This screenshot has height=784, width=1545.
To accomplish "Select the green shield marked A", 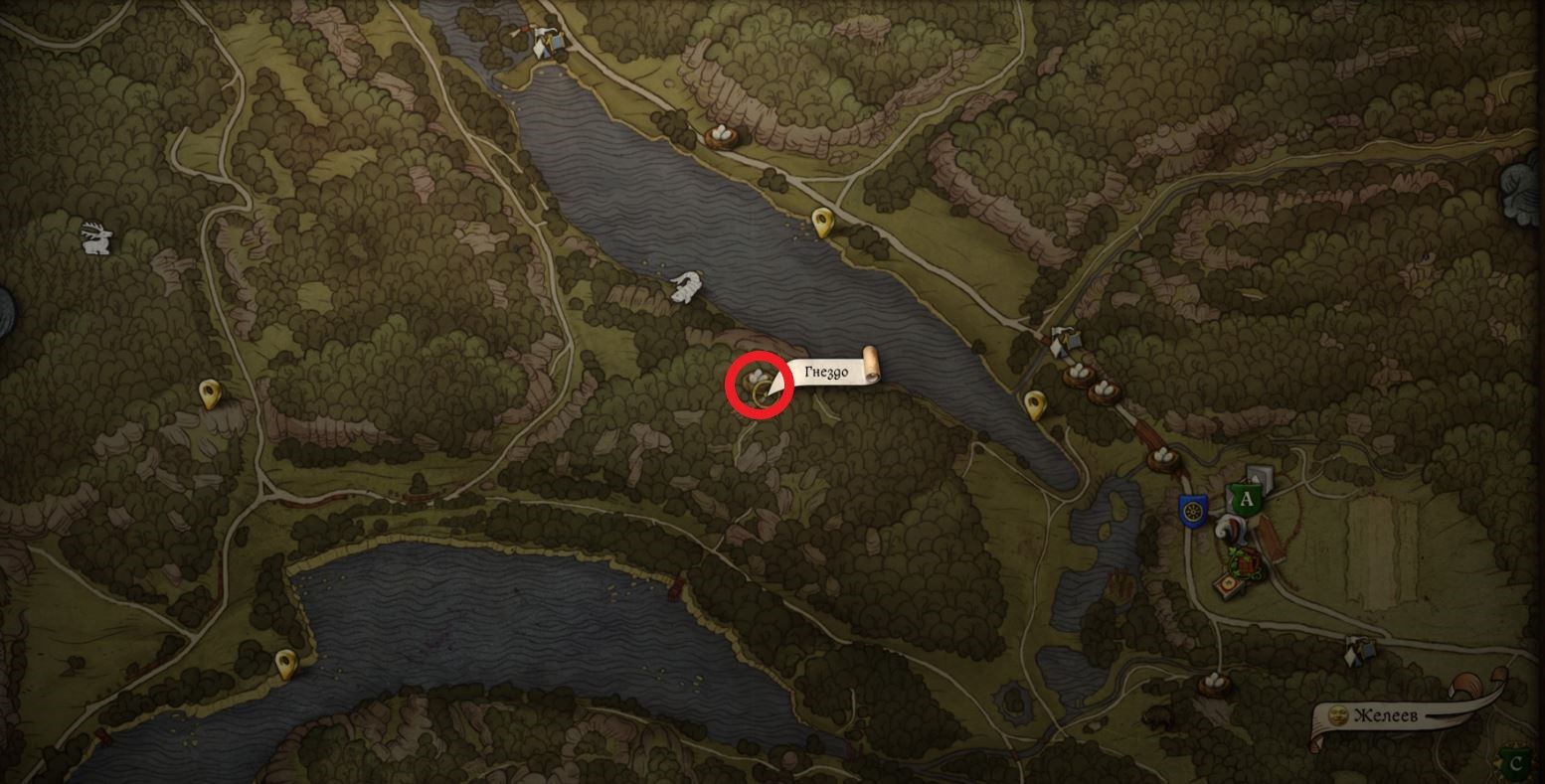I will coord(1244,498).
